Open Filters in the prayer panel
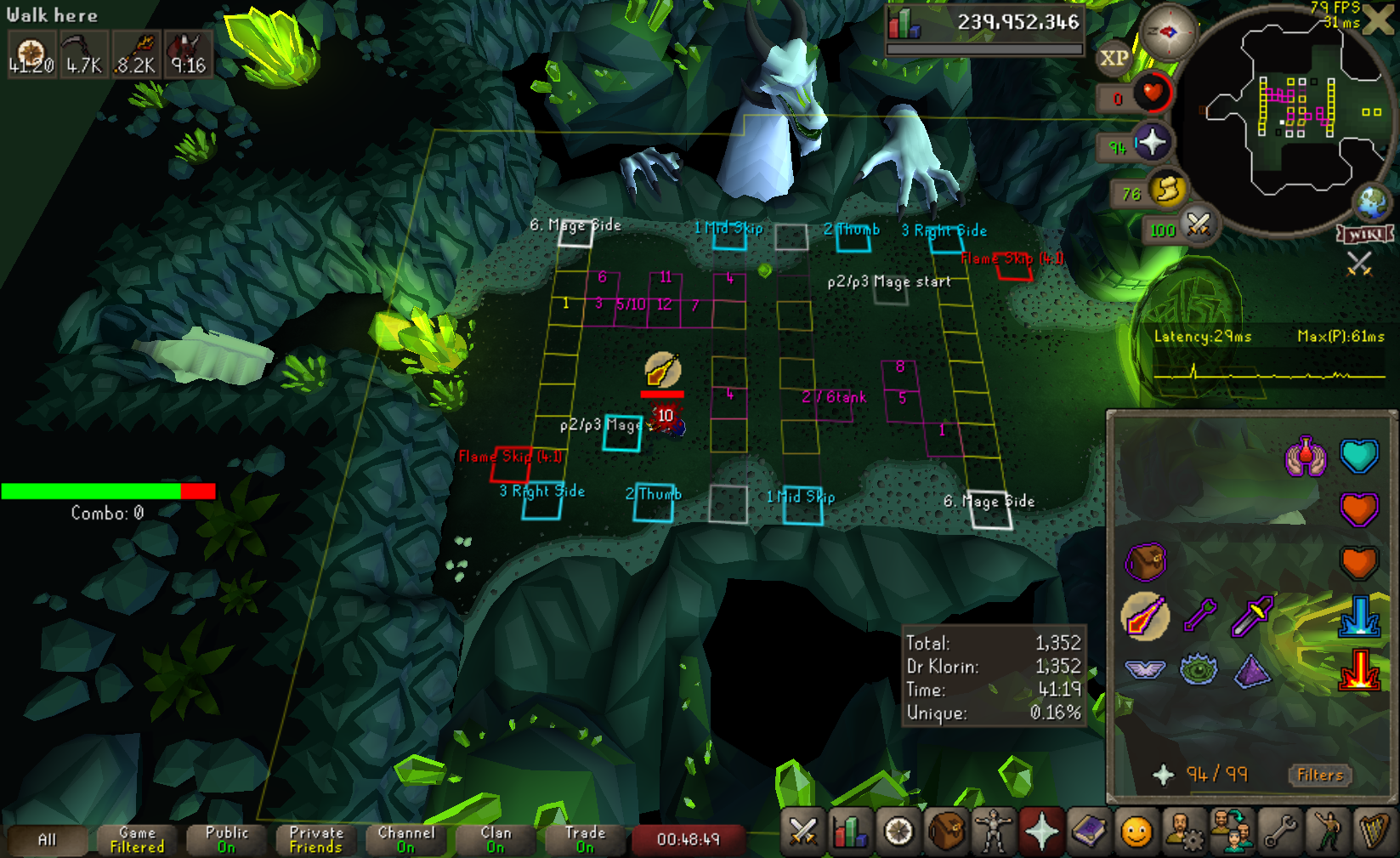Screen dimensions: 1400x858 tap(1319, 775)
